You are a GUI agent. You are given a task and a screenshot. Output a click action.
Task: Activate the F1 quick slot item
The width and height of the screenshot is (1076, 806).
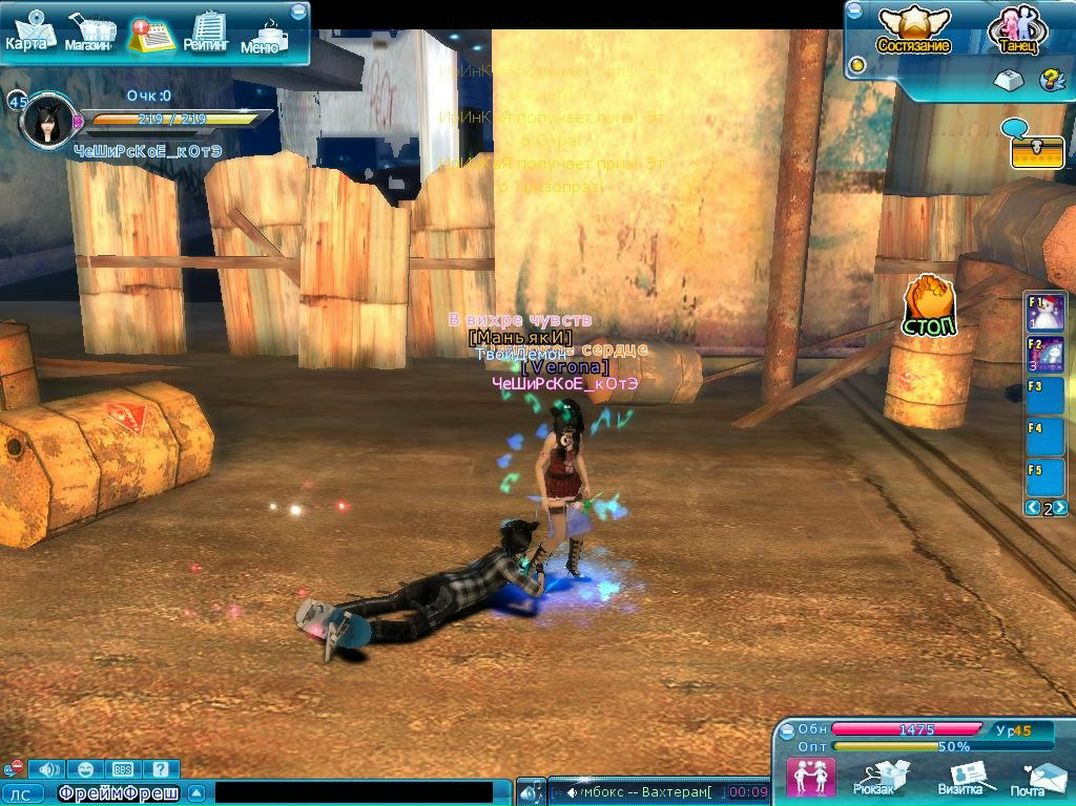click(x=1045, y=312)
